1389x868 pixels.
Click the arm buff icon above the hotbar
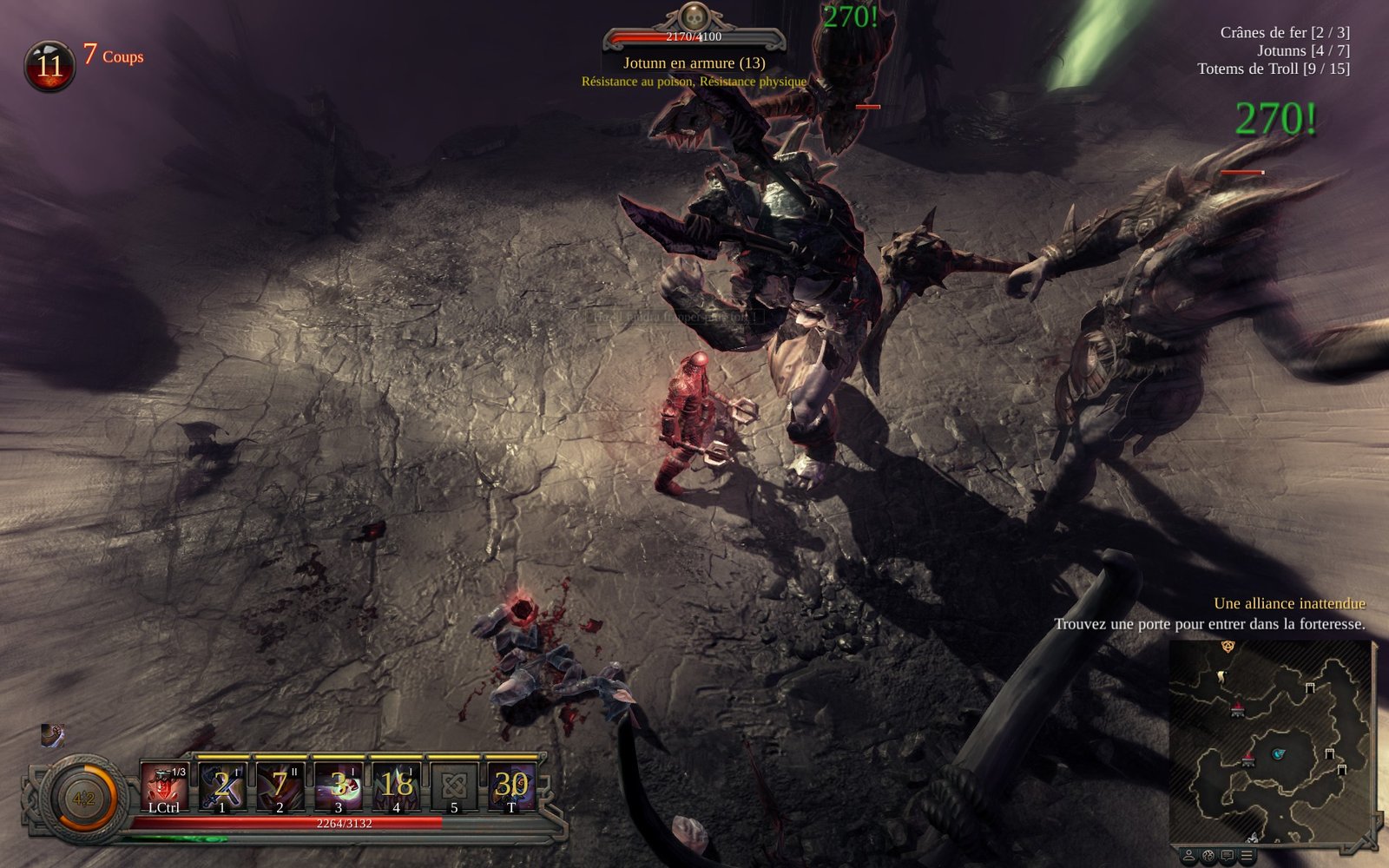point(52,735)
